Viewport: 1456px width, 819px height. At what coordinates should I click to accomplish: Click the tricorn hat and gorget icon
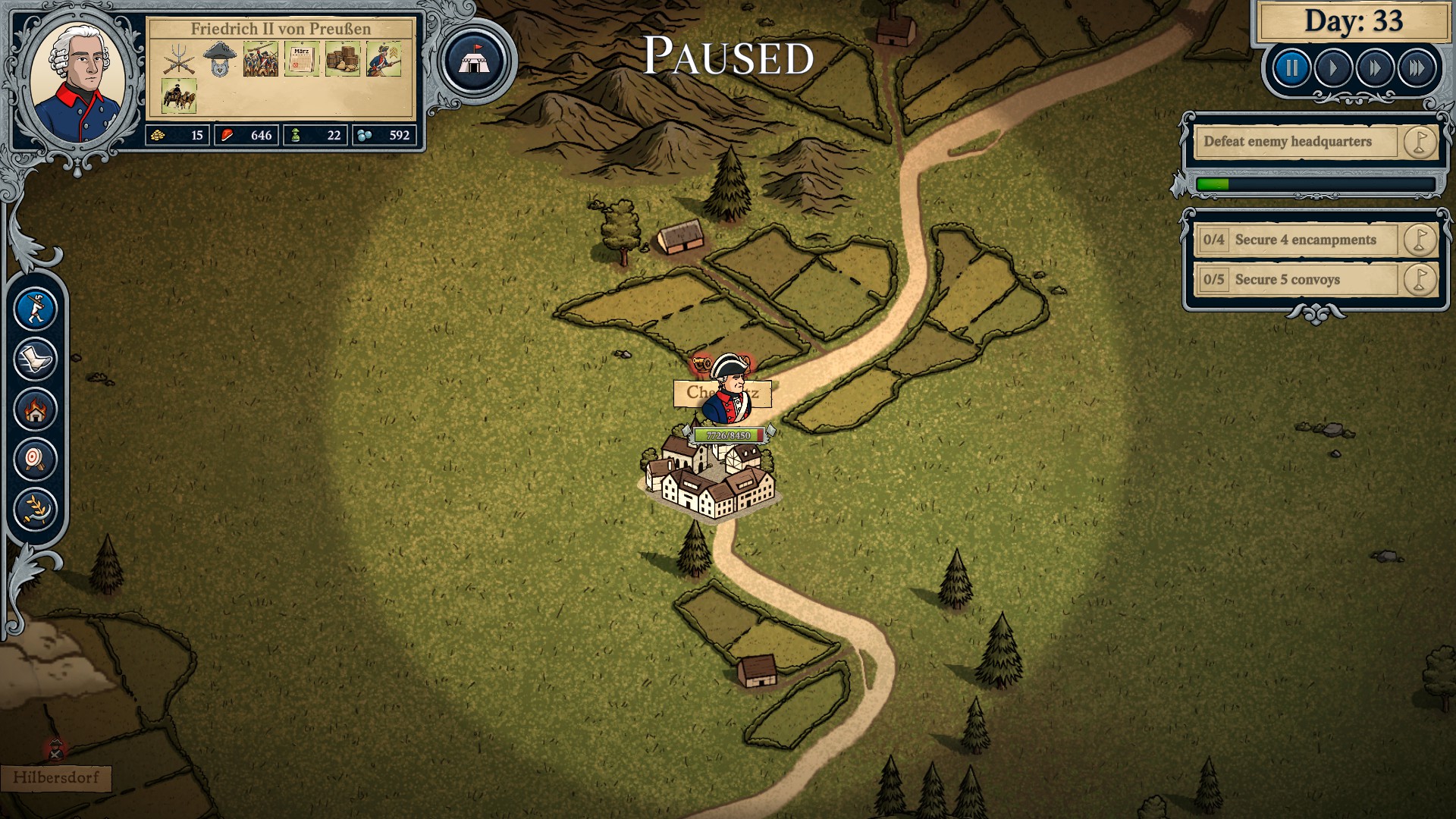(220, 59)
